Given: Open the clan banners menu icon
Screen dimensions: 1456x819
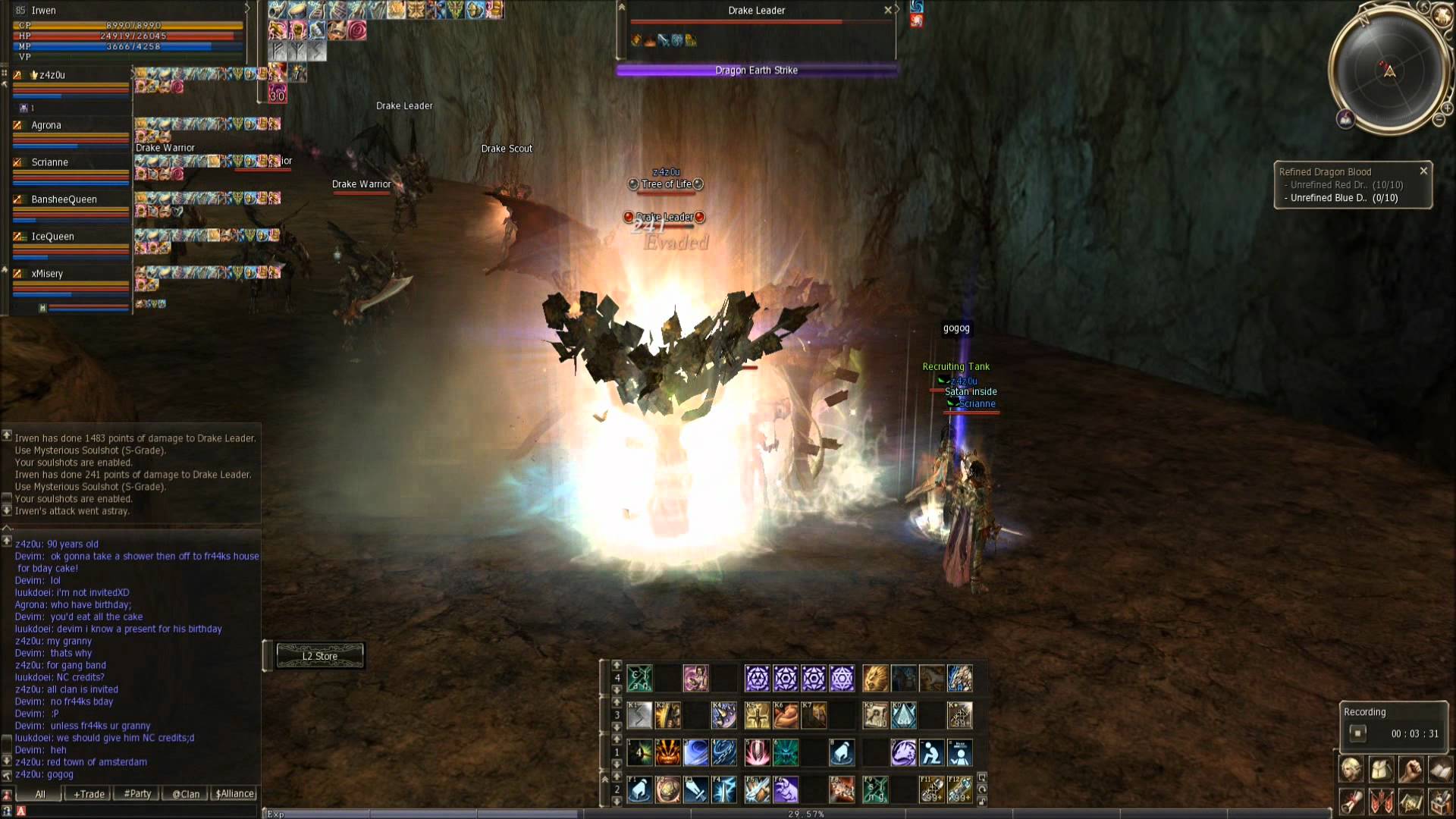Looking at the screenshot, I should [x=1381, y=802].
